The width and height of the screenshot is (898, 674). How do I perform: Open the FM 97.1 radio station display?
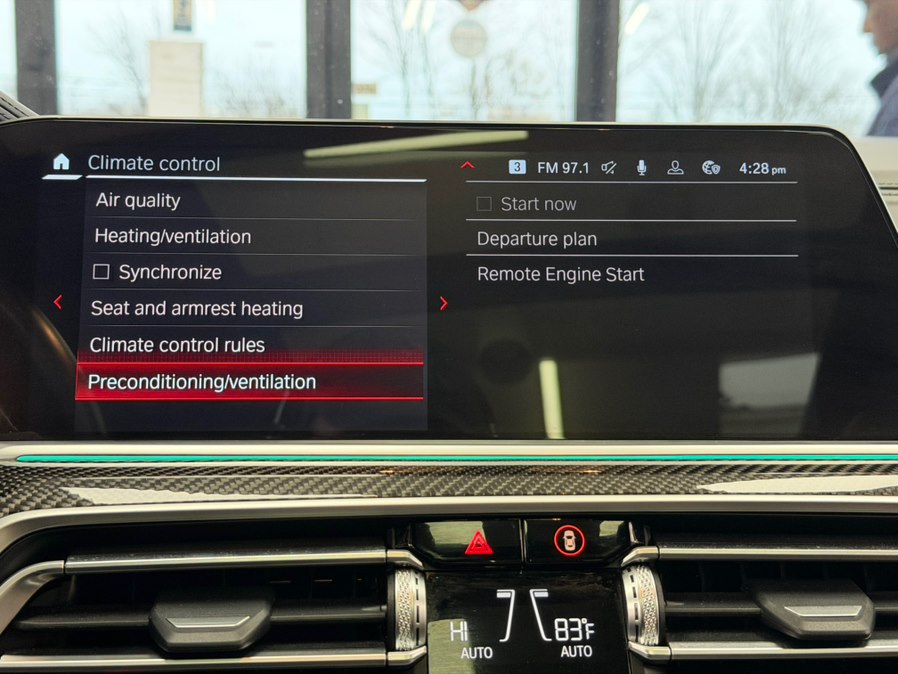tap(562, 168)
